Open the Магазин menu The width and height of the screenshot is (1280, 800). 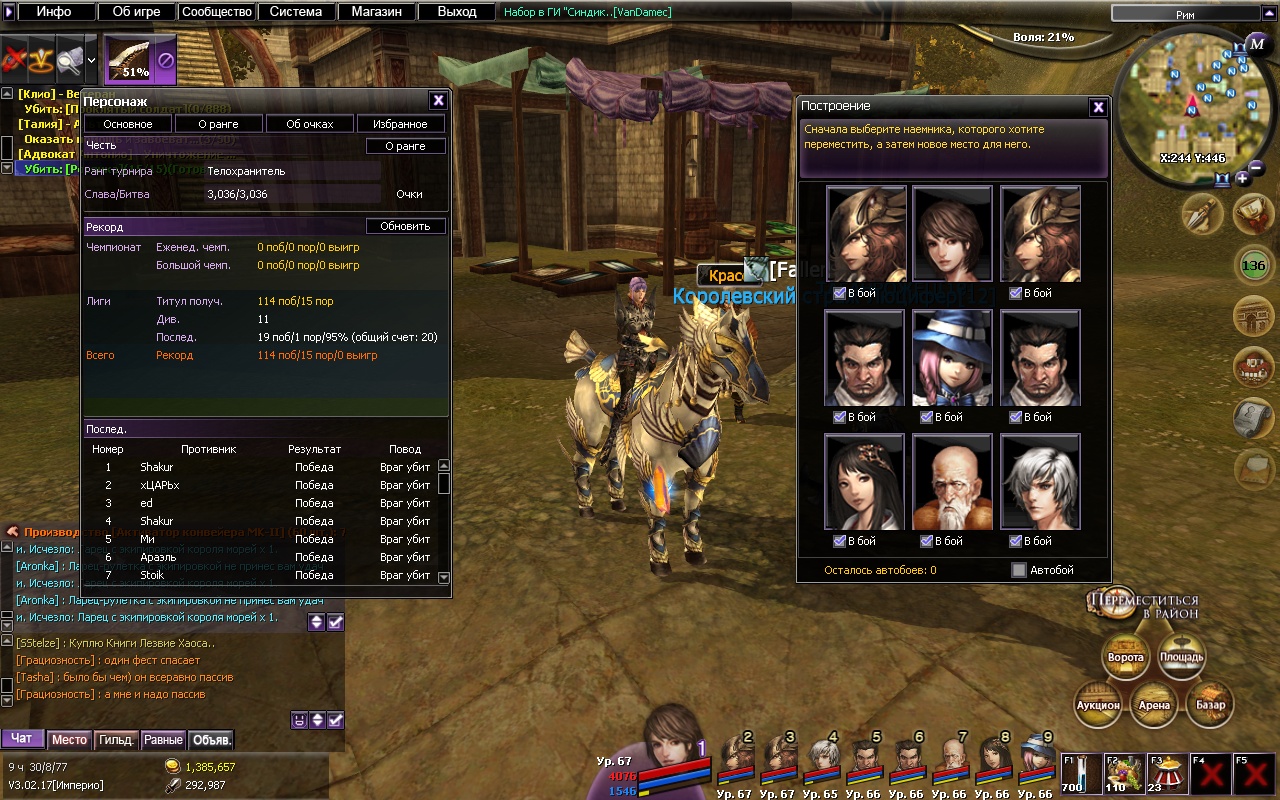coord(376,12)
